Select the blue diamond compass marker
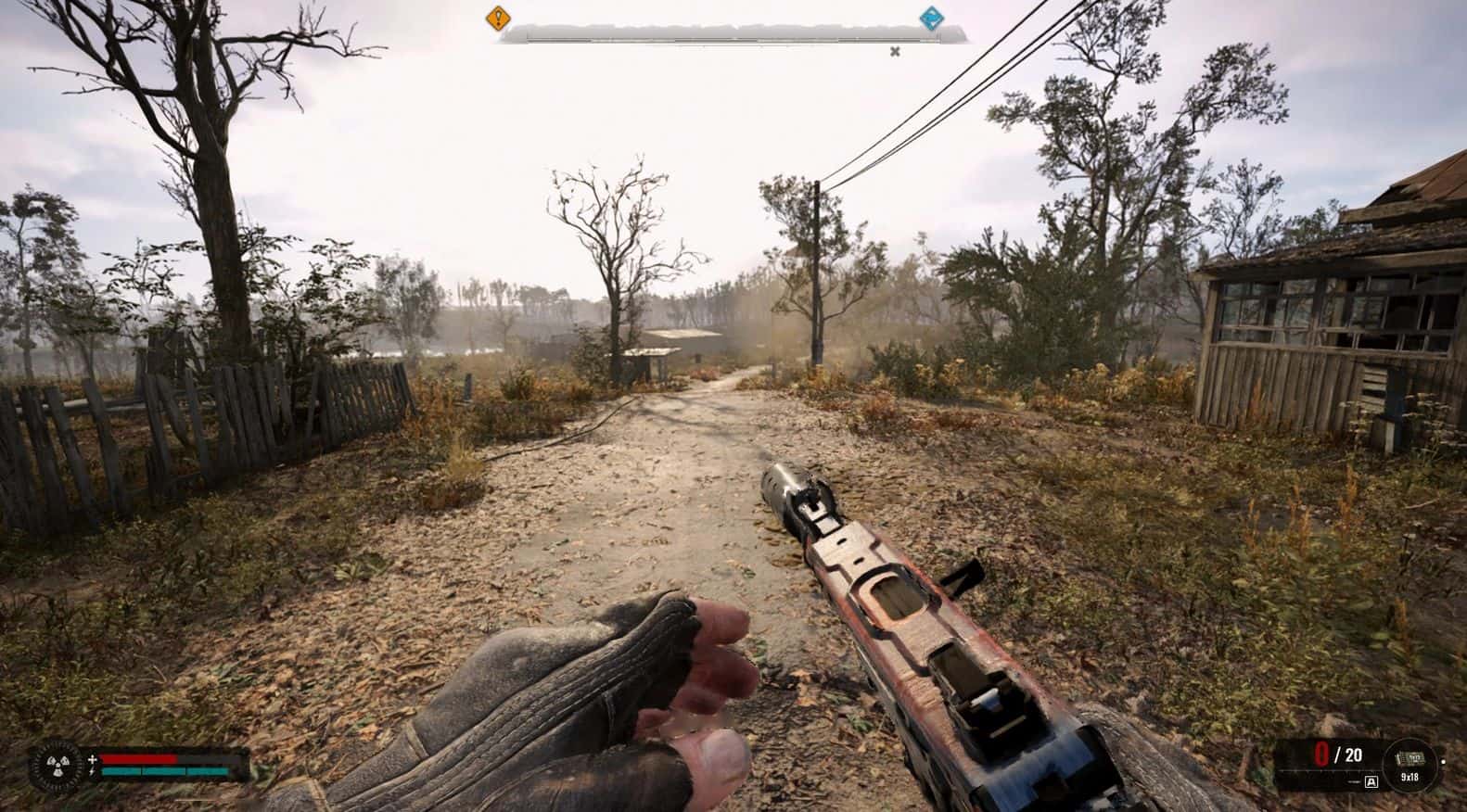This screenshot has height=812, width=1467. 930,18
